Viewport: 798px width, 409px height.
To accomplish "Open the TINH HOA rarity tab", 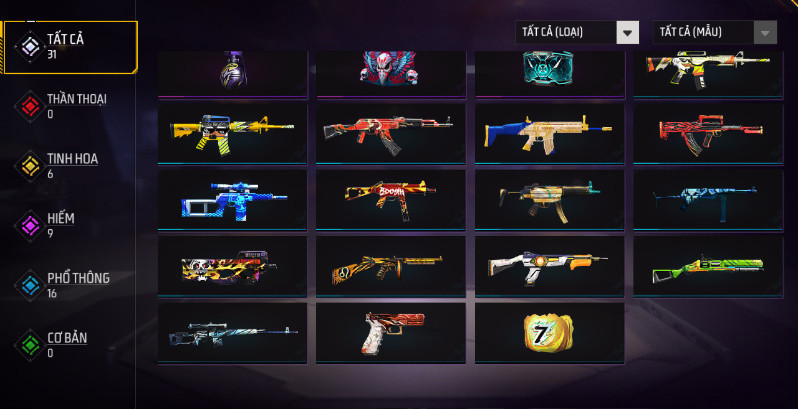I will click(x=69, y=165).
